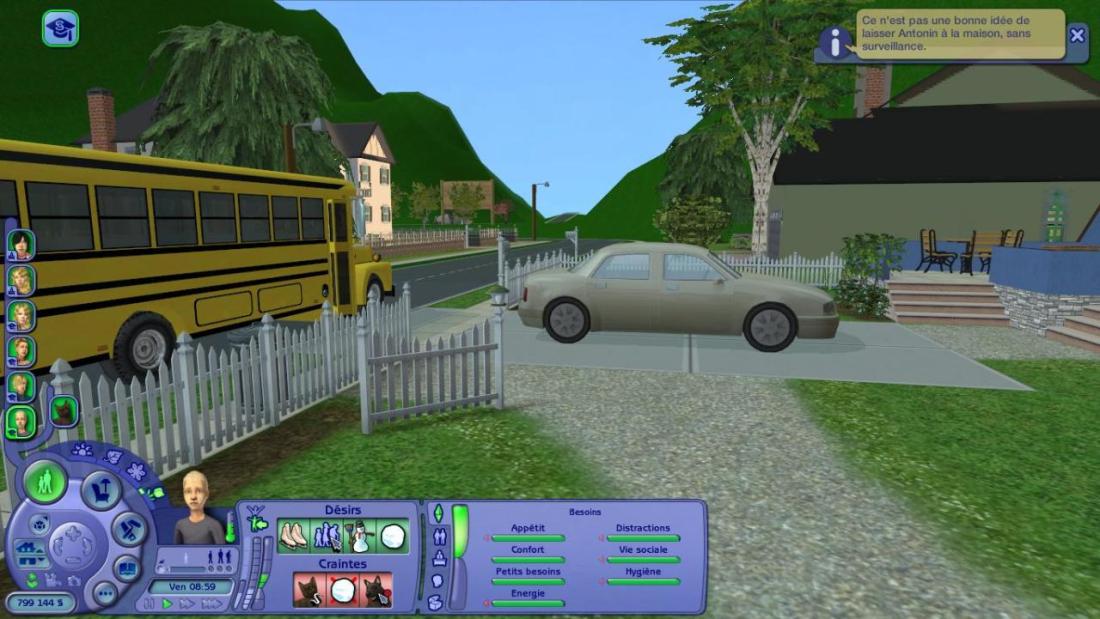Viewport: 1100px width, 619px height.
Task: Set game speed to triple fast-forward
Action: pyautogui.click(x=211, y=604)
